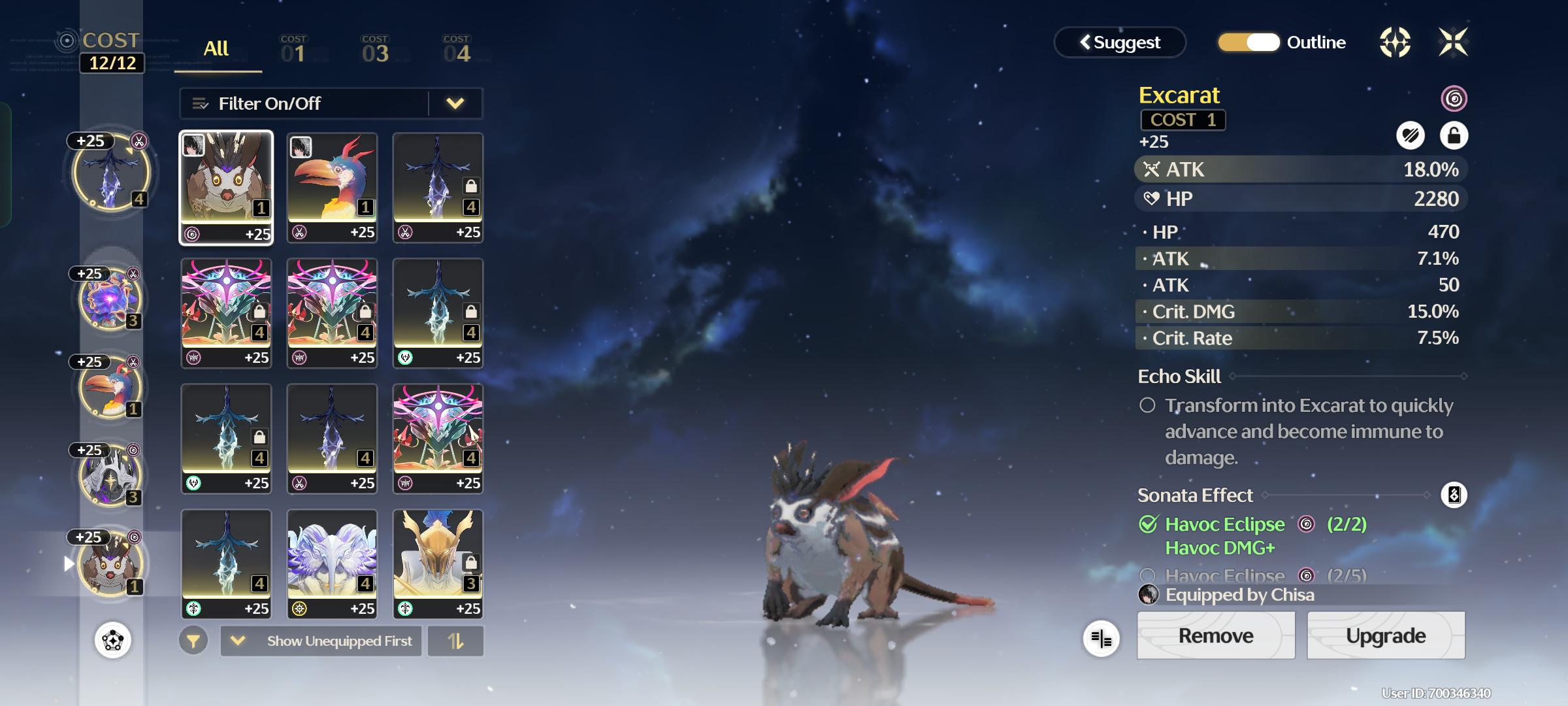
Task: Switch to the Cost 4 tab
Action: tap(457, 50)
